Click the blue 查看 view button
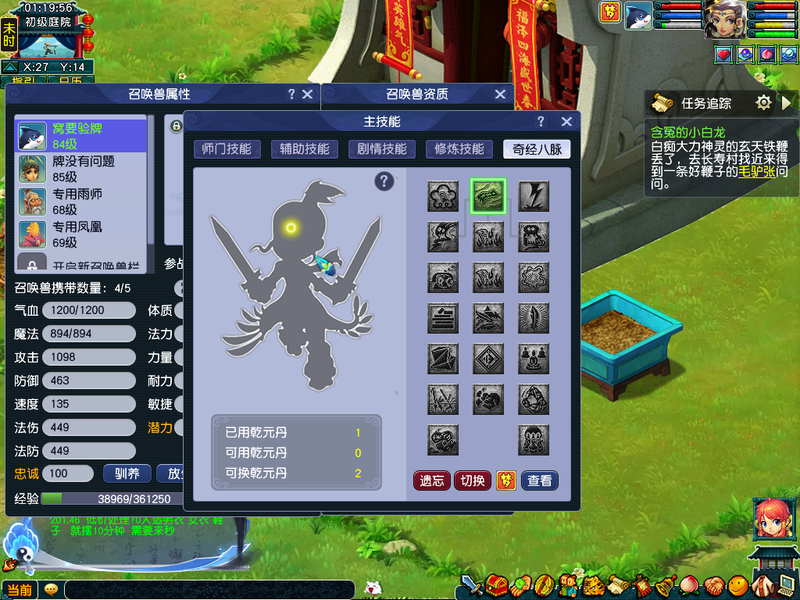The height and width of the screenshot is (600, 800). point(540,481)
